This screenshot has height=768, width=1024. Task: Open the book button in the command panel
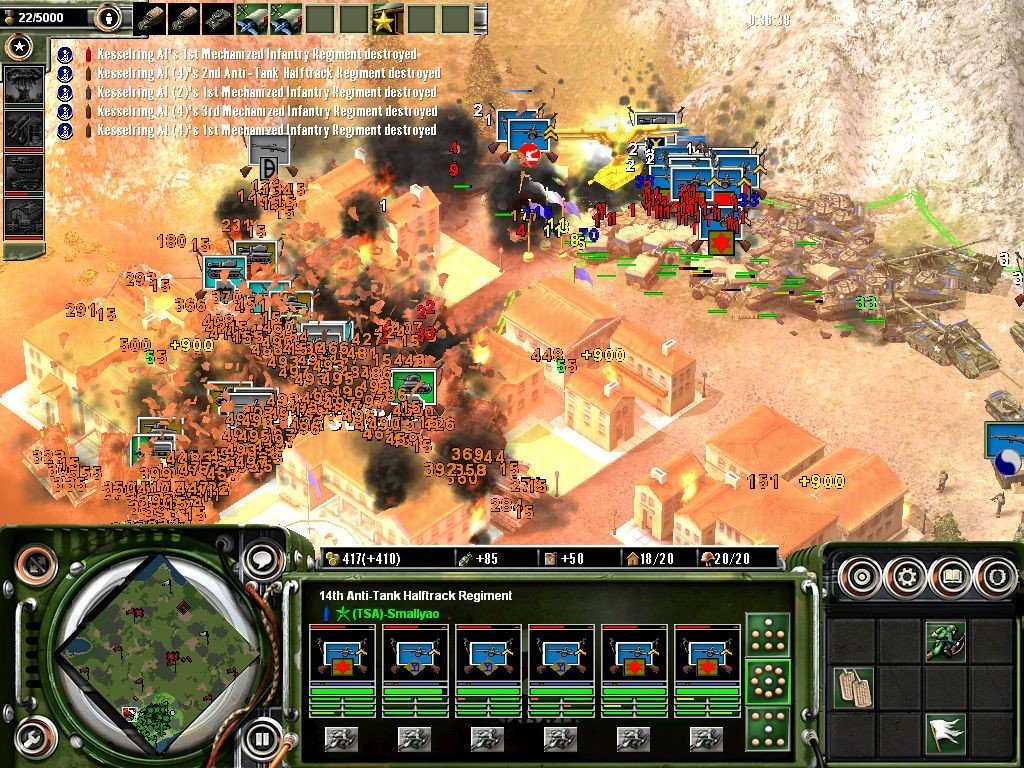click(x=950, y=577)
